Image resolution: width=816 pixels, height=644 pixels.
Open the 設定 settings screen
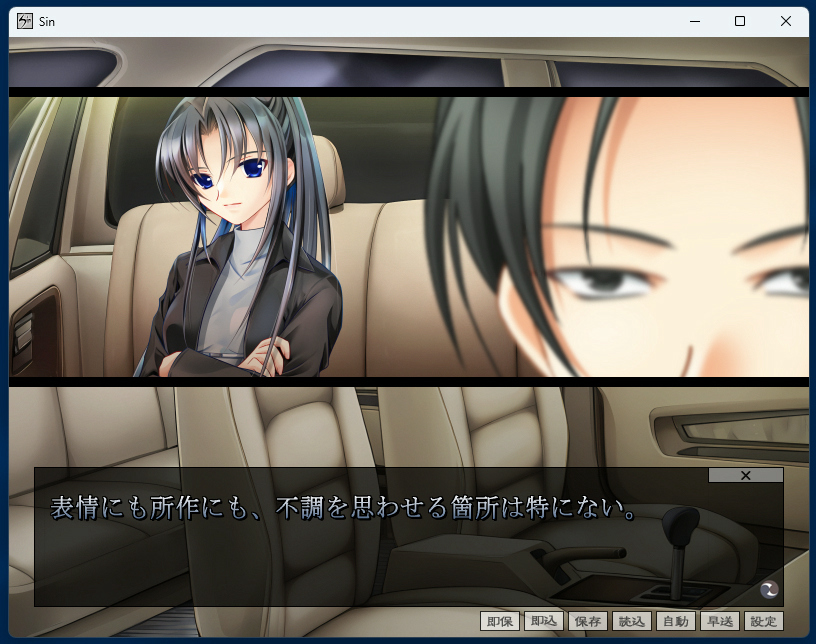click(x=763, y=621)
